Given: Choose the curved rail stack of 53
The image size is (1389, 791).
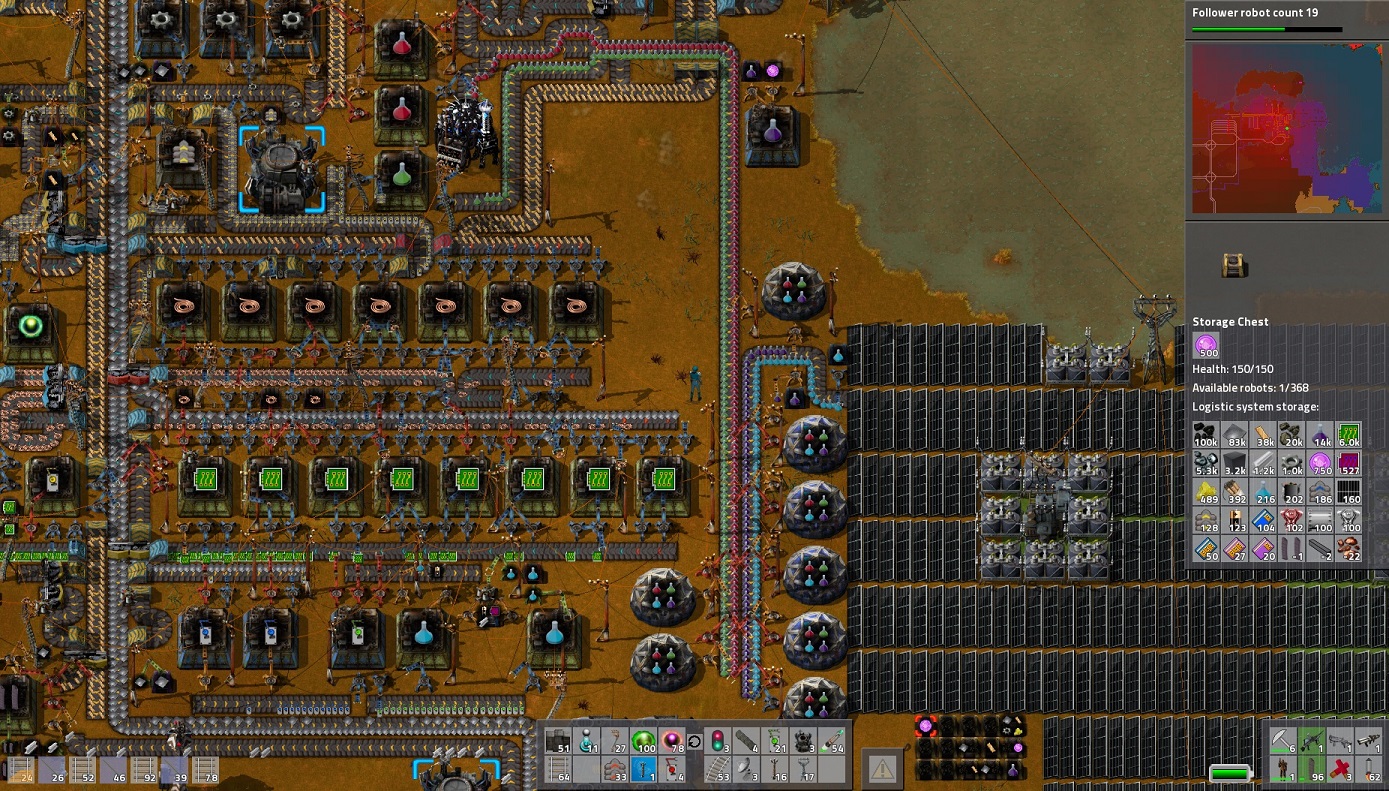Looking at the screenshot, I should click(717, 770).
